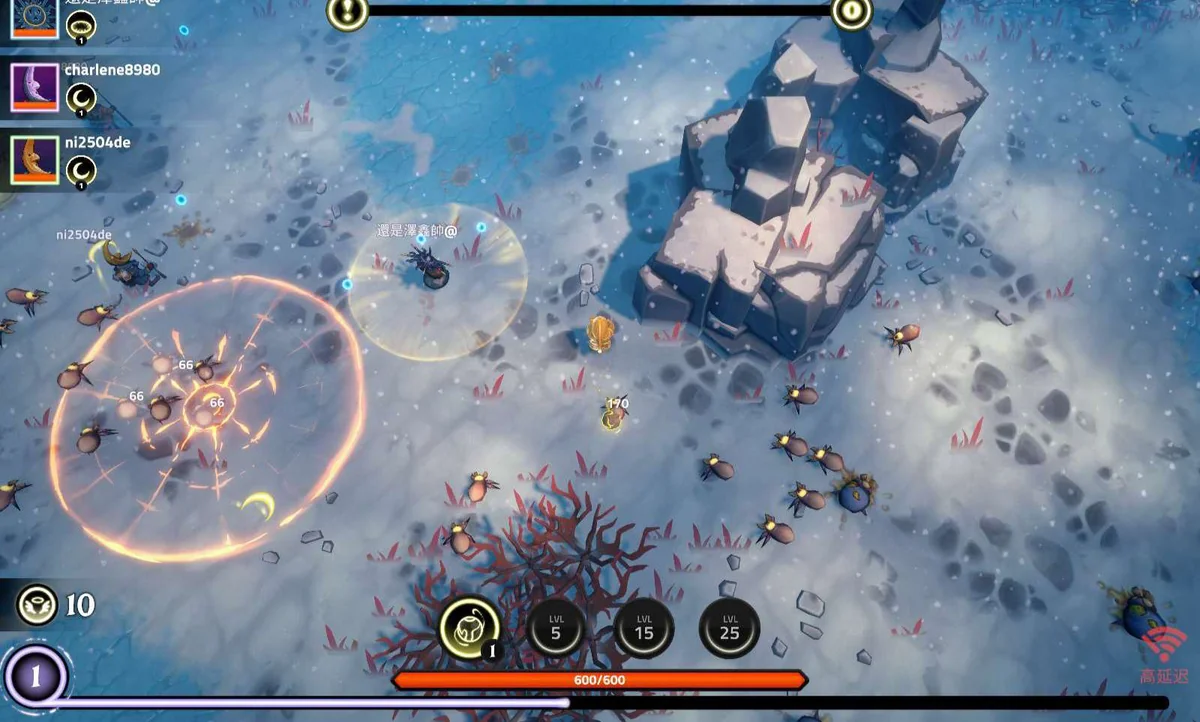Activate the glowing pot ability icon
Screen dimensions: 1200x722
pyautogui.click(x=469, y=627)
